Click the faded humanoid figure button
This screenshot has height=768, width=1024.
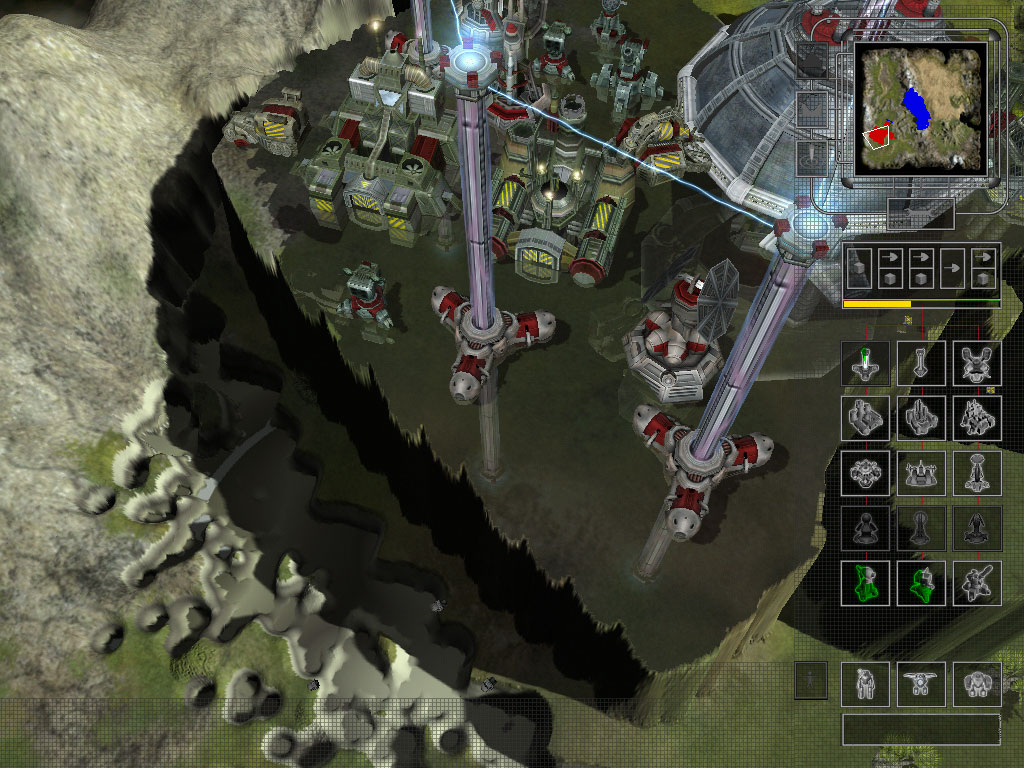point(811,681)
